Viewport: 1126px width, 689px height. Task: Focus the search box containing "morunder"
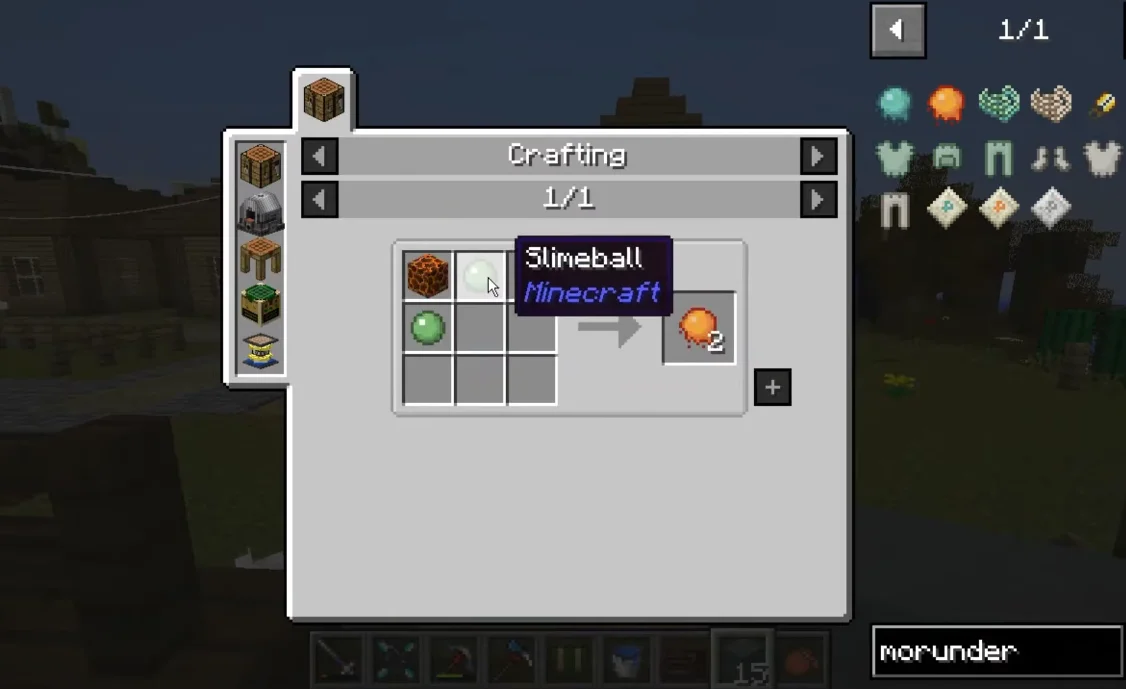pyautogui.click(x=996, y=652)
